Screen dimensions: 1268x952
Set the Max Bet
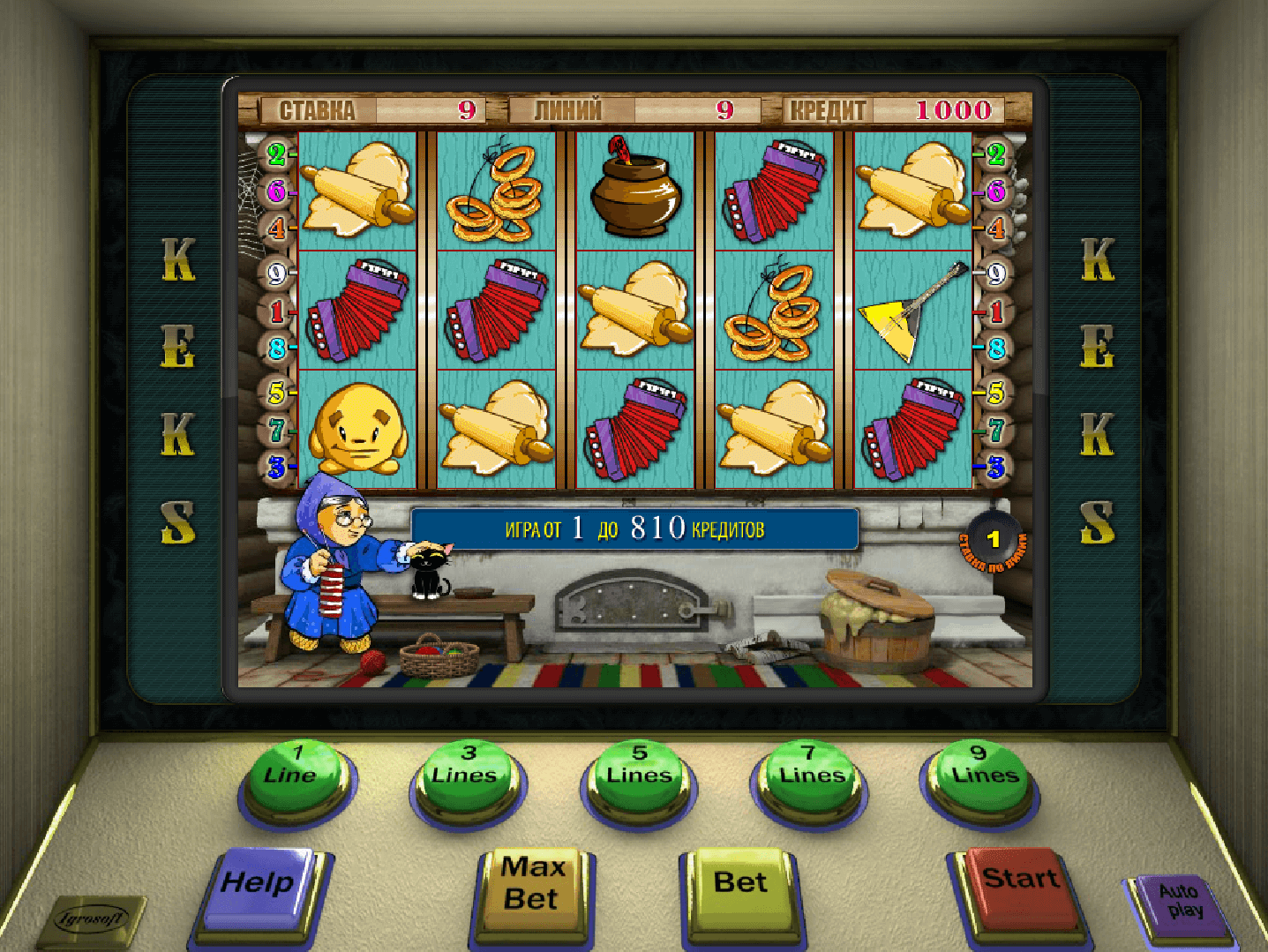pyautogui.click(x=531, y=888)
